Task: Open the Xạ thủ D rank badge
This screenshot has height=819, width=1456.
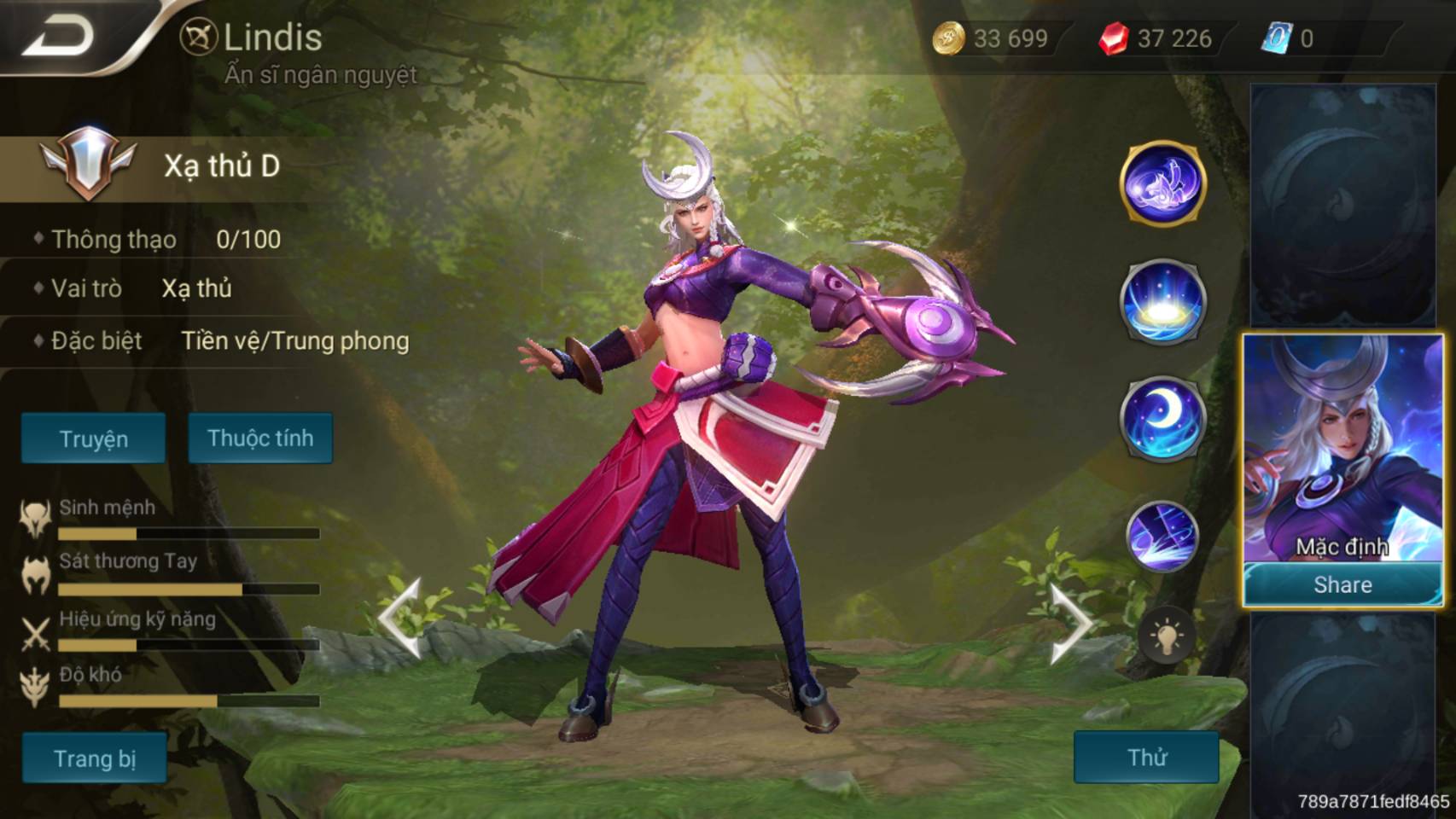Action: pyautogui.click(x=88, y=162)
